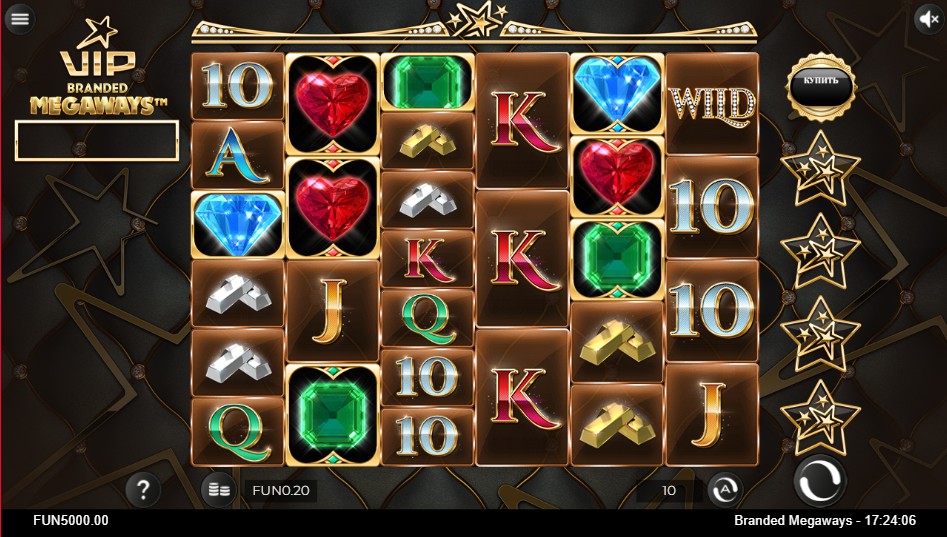Open the question mark help page
Screen dimensions: 947x537
(144, 489)
